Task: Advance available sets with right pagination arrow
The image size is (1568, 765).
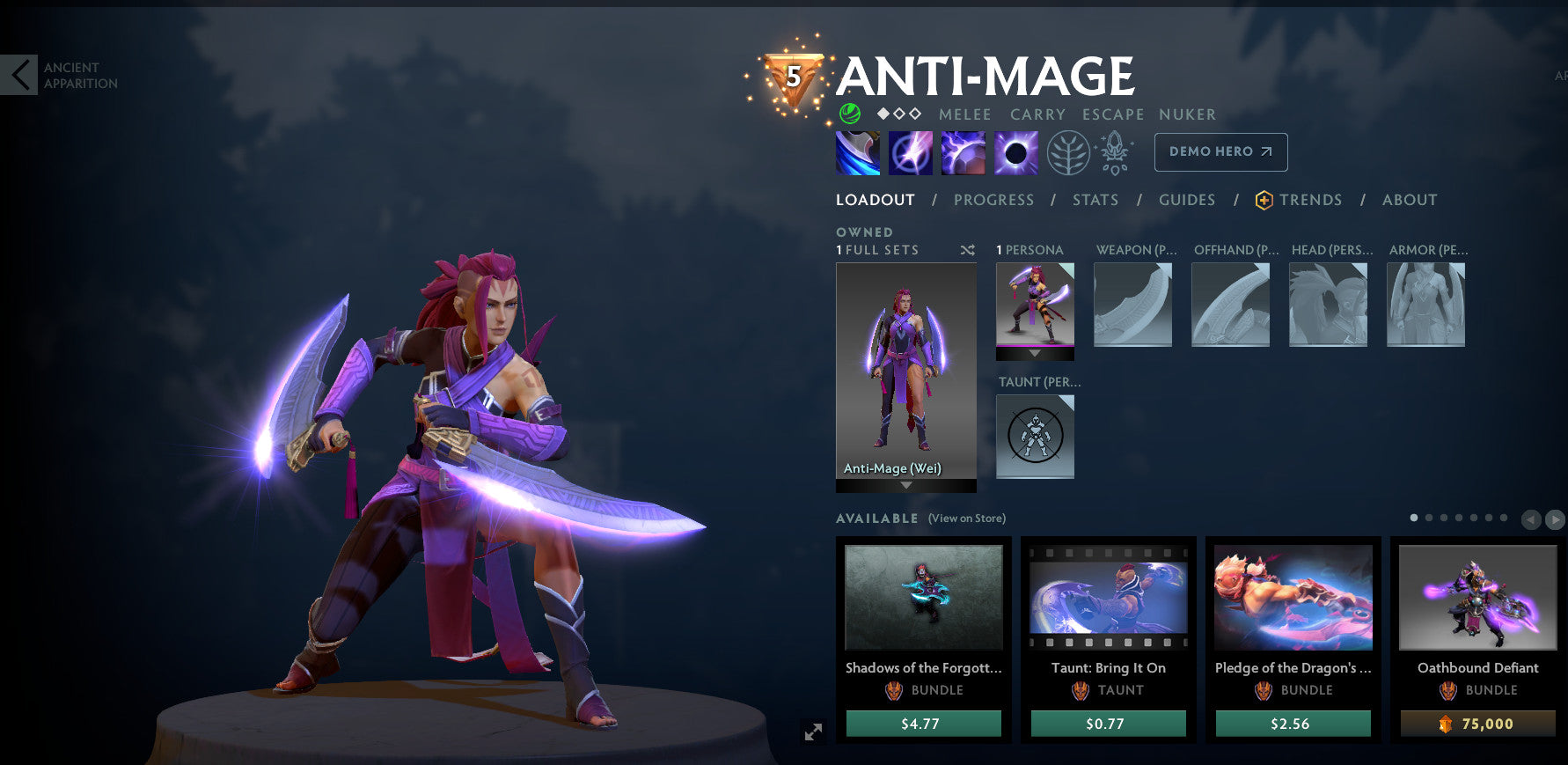Action: (x=1556, y=519)
